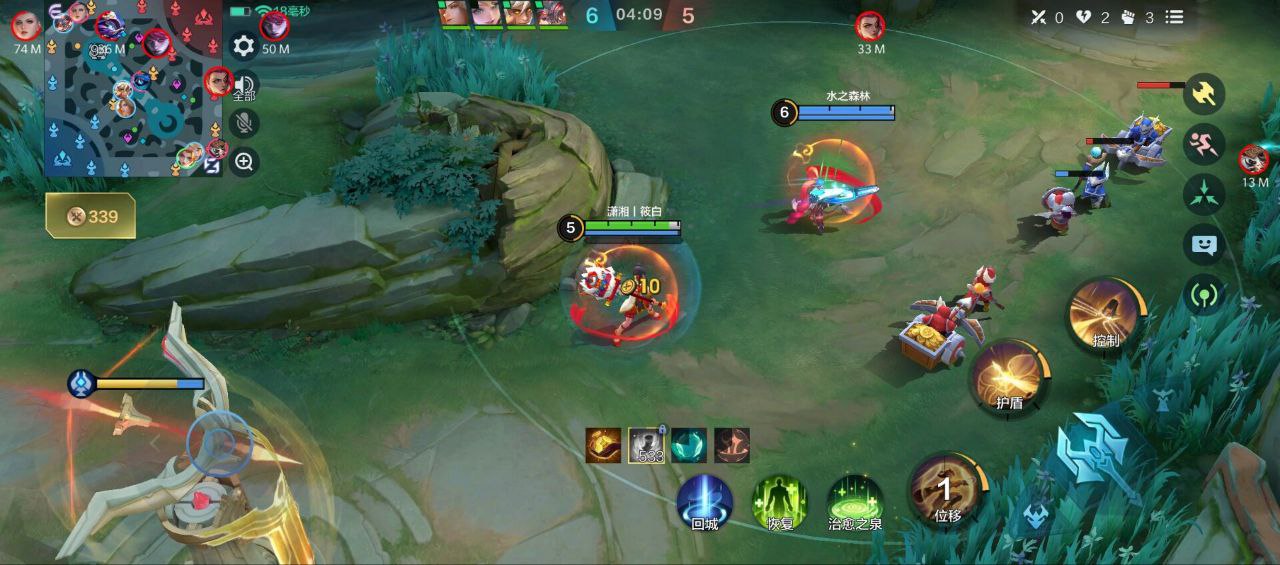Click the magnifier button beside the minimap
Screen dimensions: 1280x565
point(244,161)
